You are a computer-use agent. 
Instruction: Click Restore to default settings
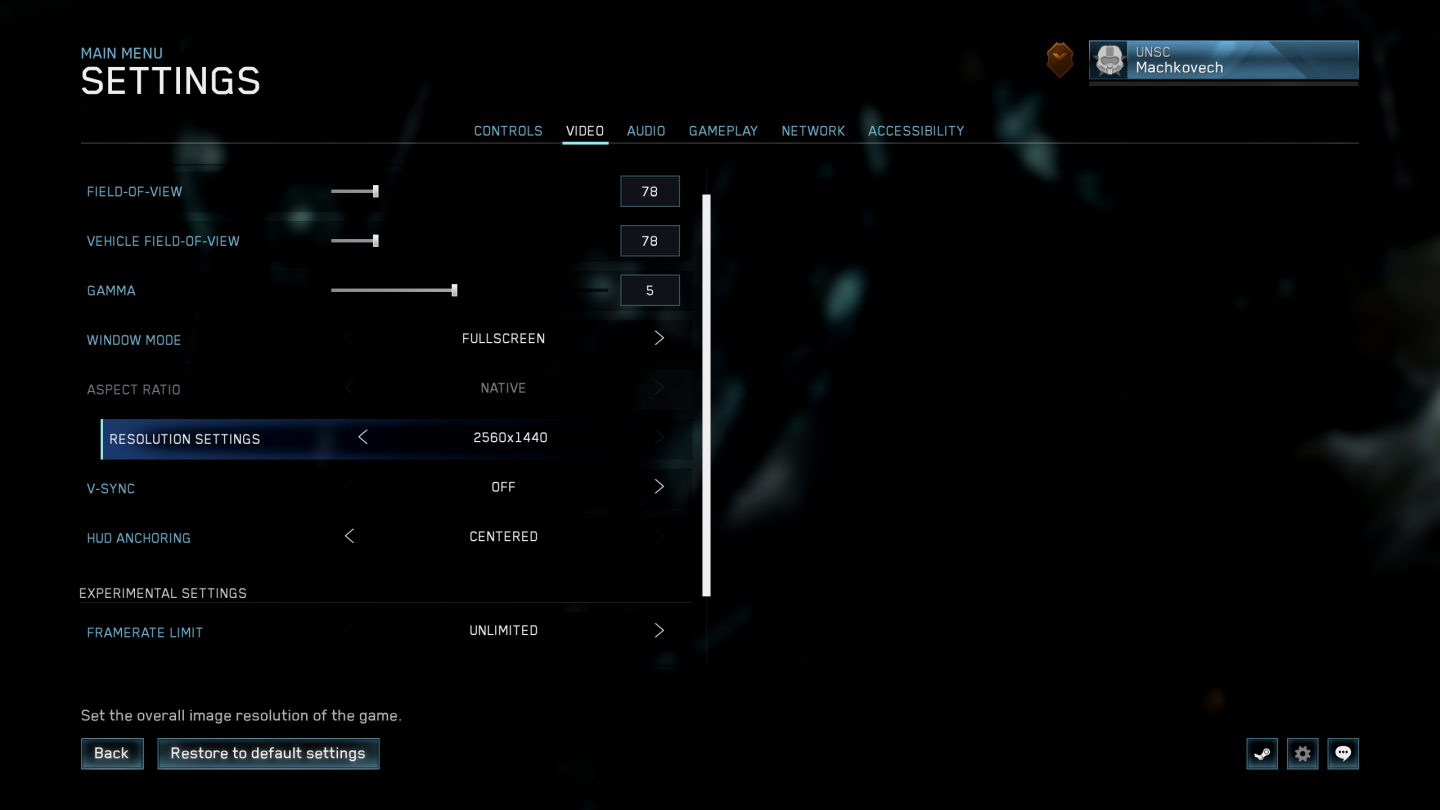click(x=268, y=753)
